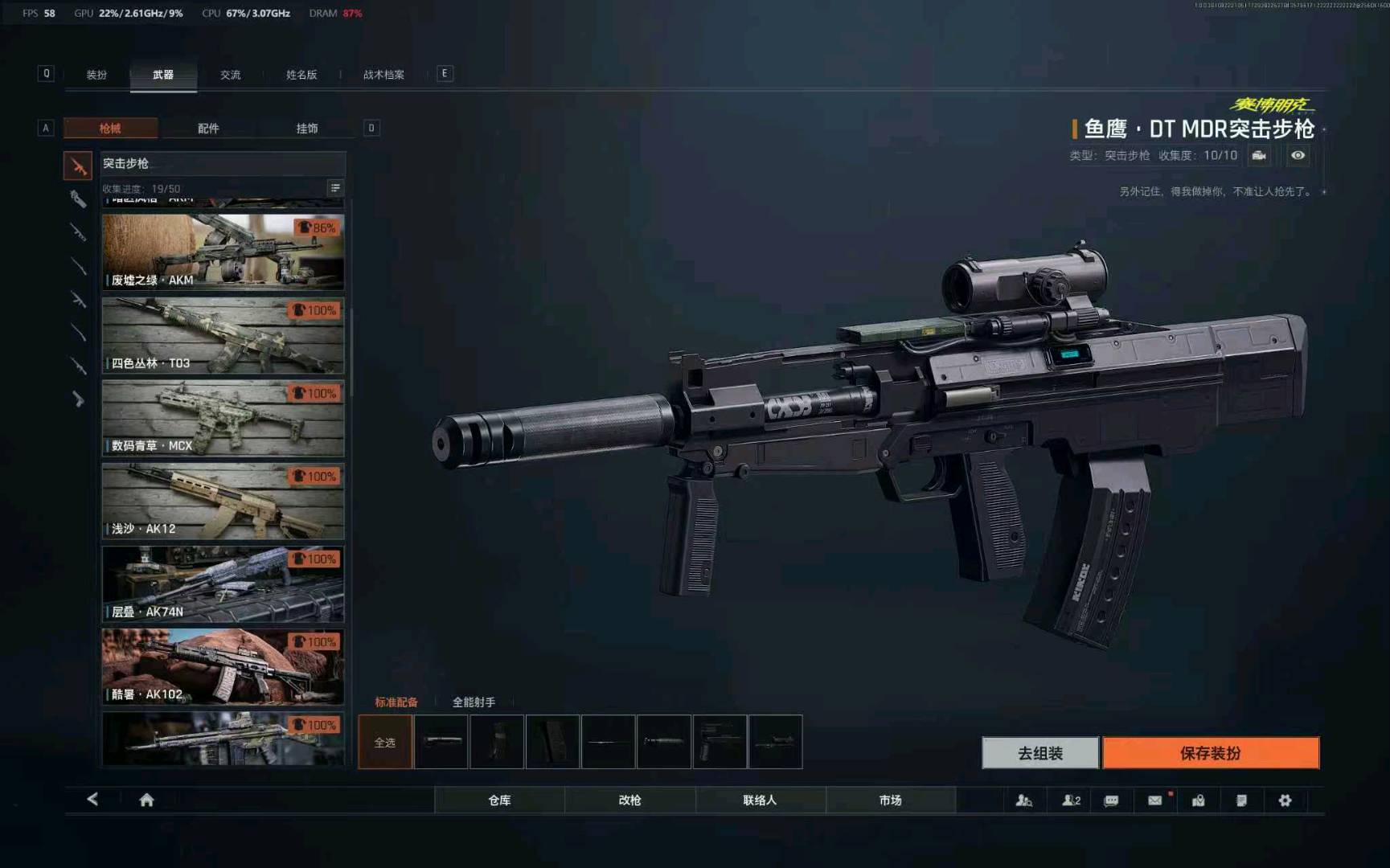Click the 去组装 button

(x=1039, y=753)
